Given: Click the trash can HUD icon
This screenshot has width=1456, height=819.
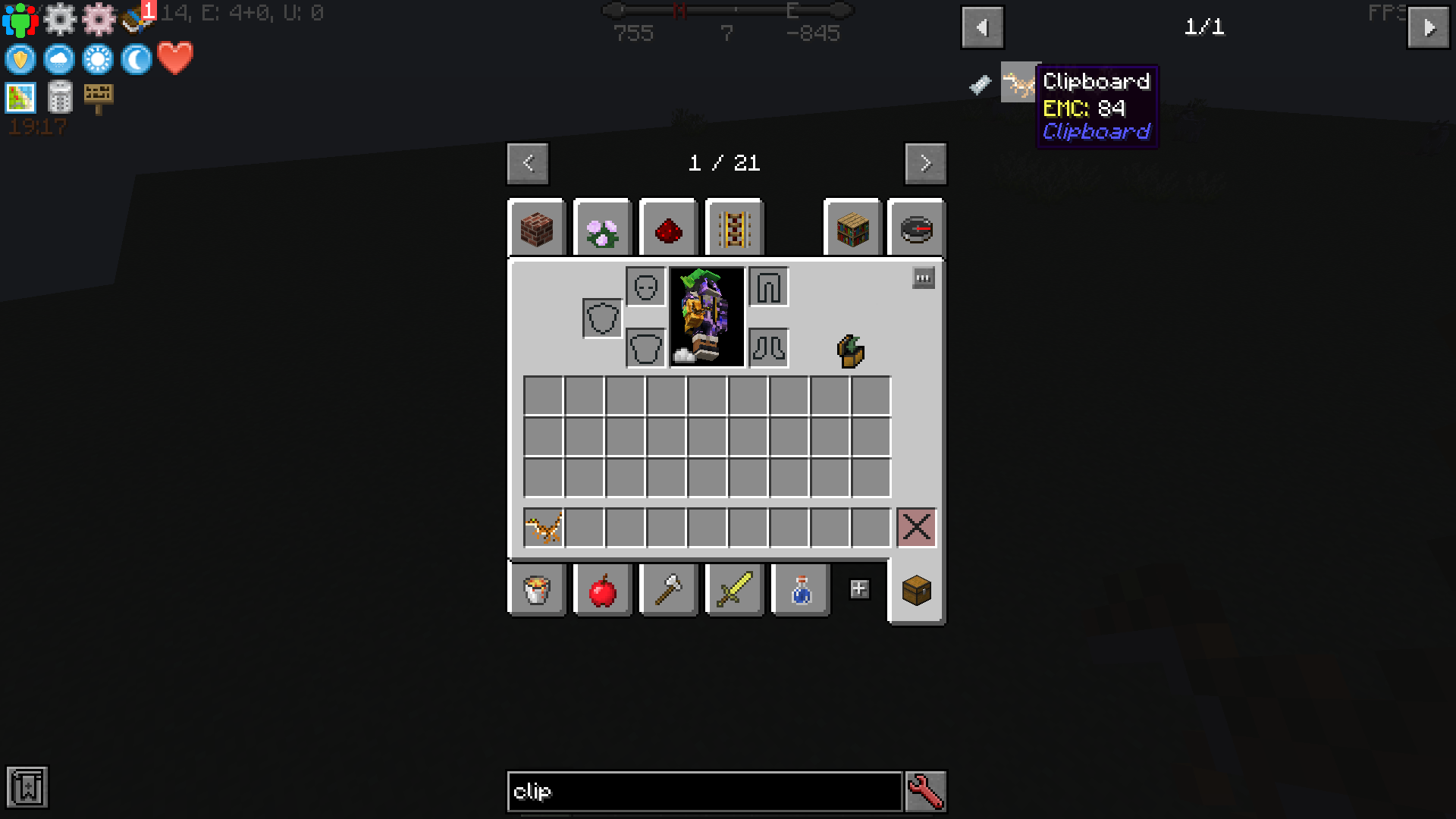Looking at the screenshot, I should (x=60, y=98).
